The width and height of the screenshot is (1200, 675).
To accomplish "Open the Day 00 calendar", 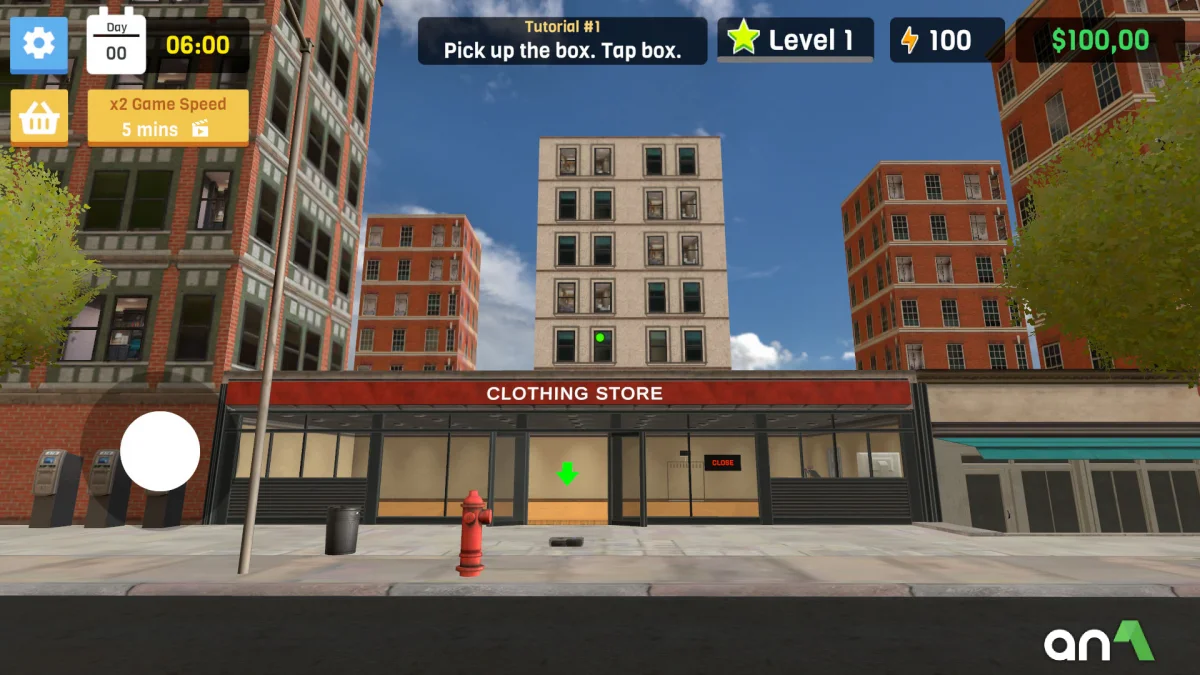I will coord(116,45).
